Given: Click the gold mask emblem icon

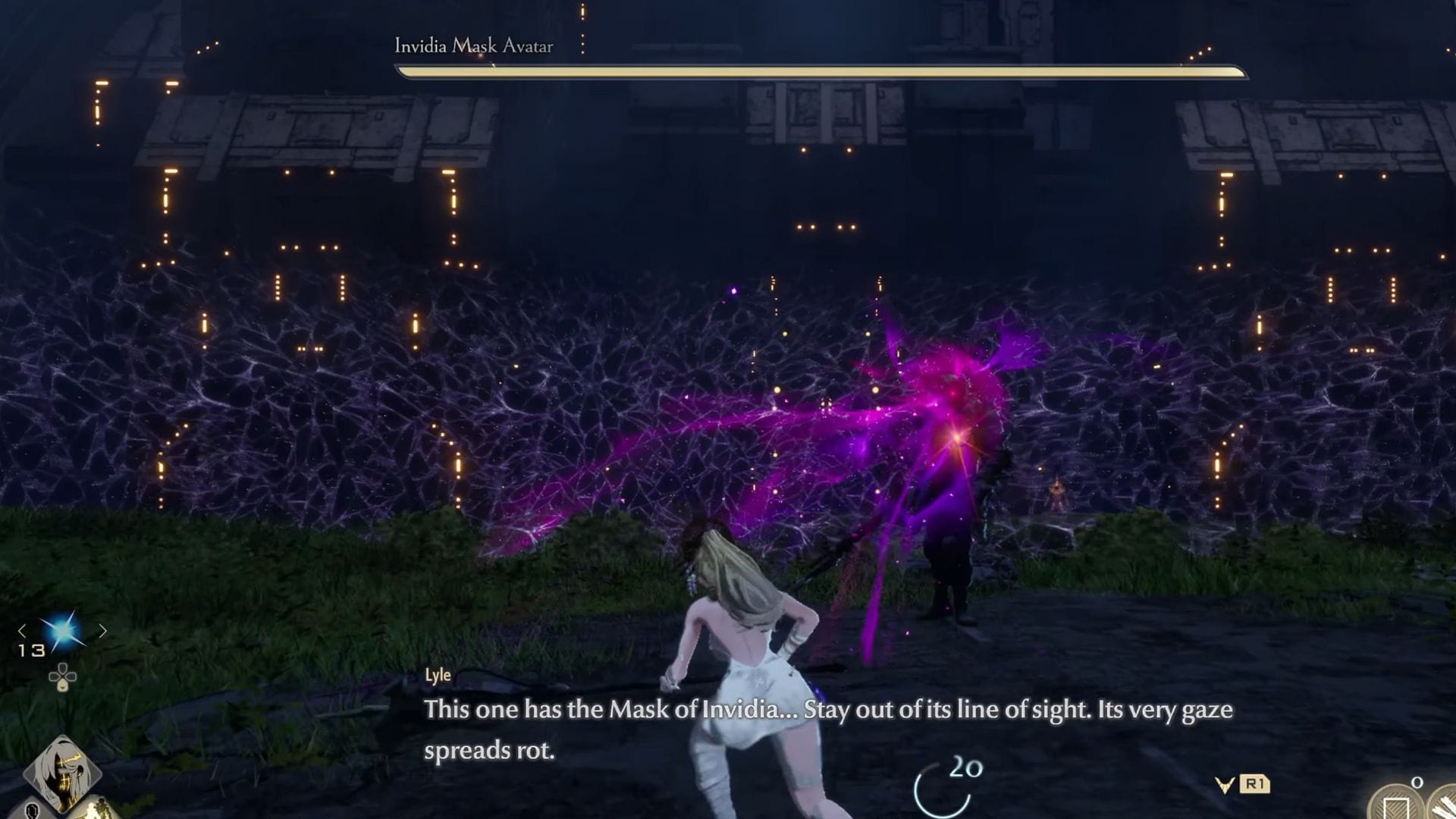Looking at the screenshot, I should tap(1224, 785).
